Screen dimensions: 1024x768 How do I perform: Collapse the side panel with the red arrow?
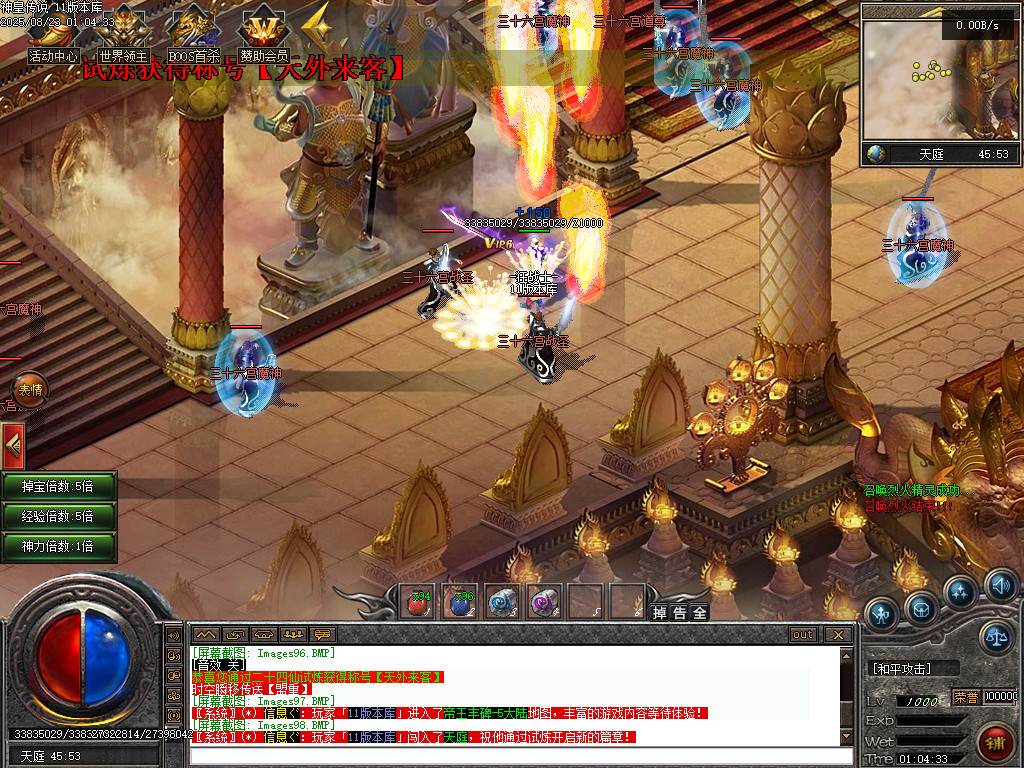click(12, 444)
